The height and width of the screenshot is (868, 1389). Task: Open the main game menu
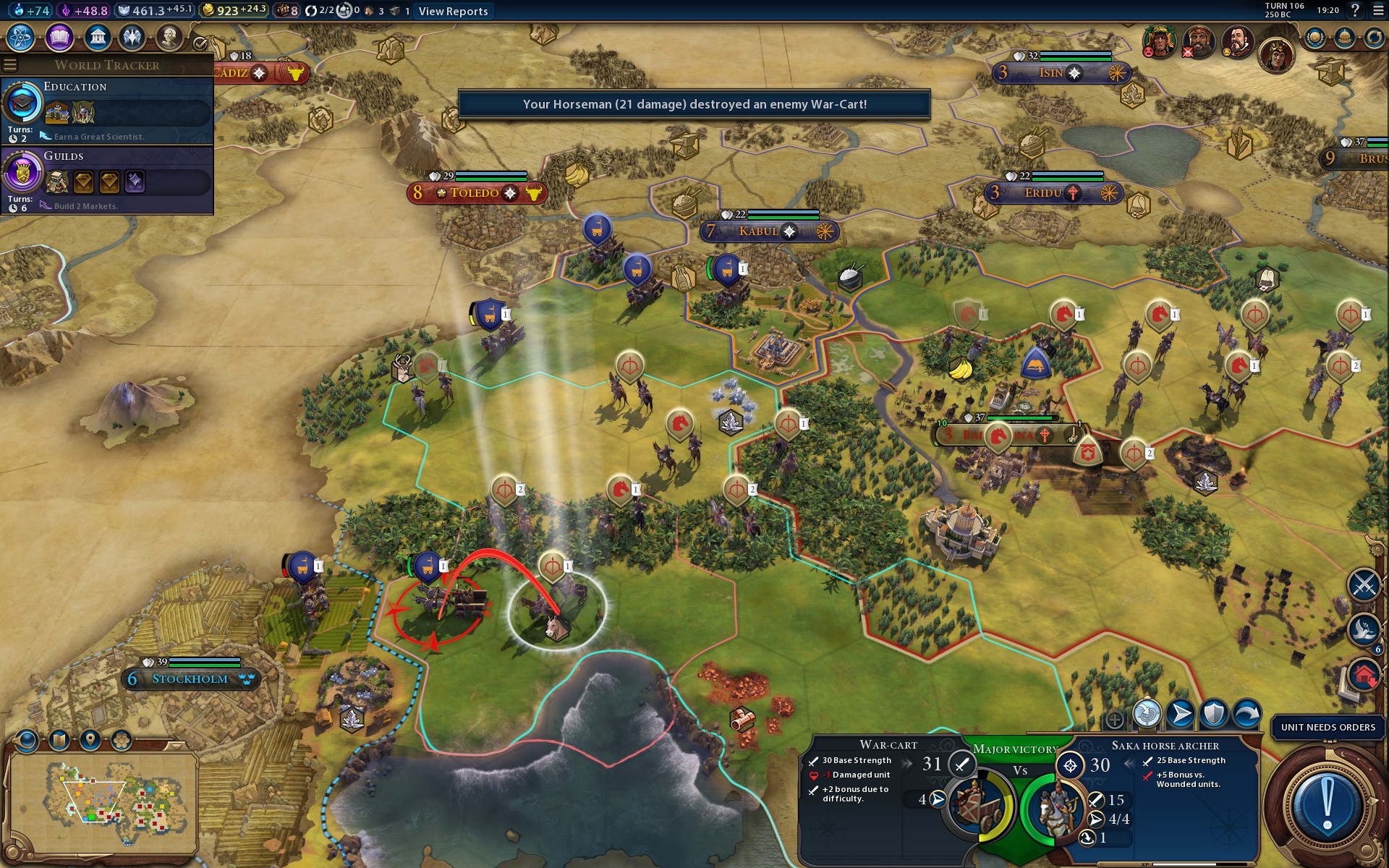click(1378, 10)
